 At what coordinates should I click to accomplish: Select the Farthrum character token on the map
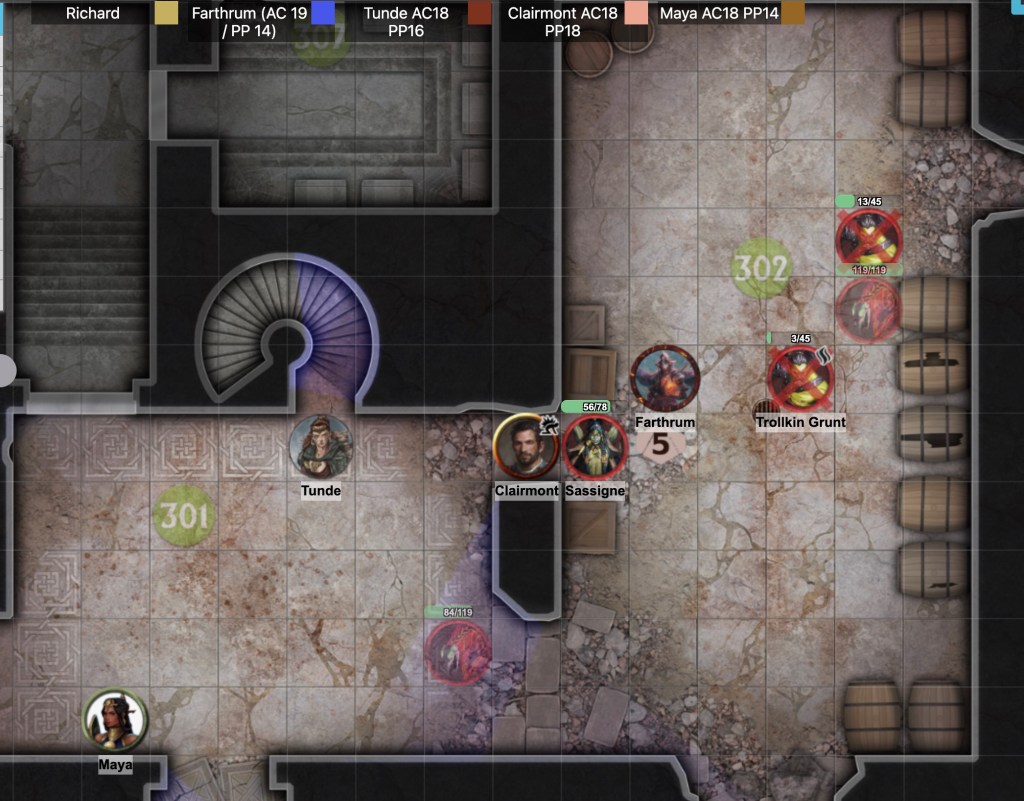665,378
